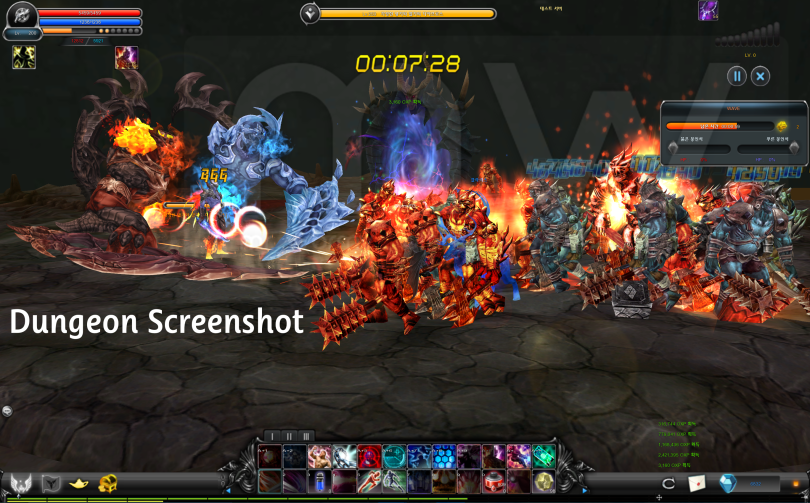Switch to hotbar page I
The height and width of the screenshot is (503, 810).
[x=271, y=436]
